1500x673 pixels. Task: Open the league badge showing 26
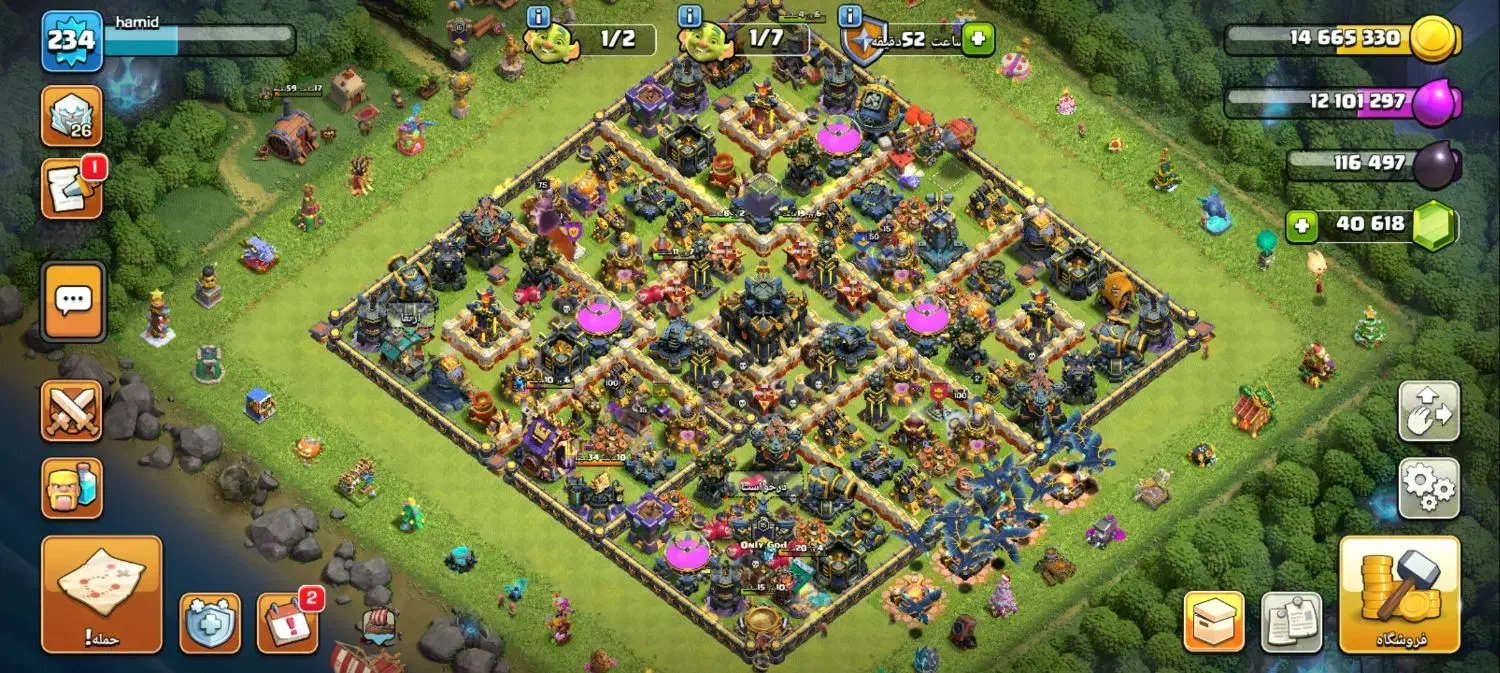[x=72, y=116]
